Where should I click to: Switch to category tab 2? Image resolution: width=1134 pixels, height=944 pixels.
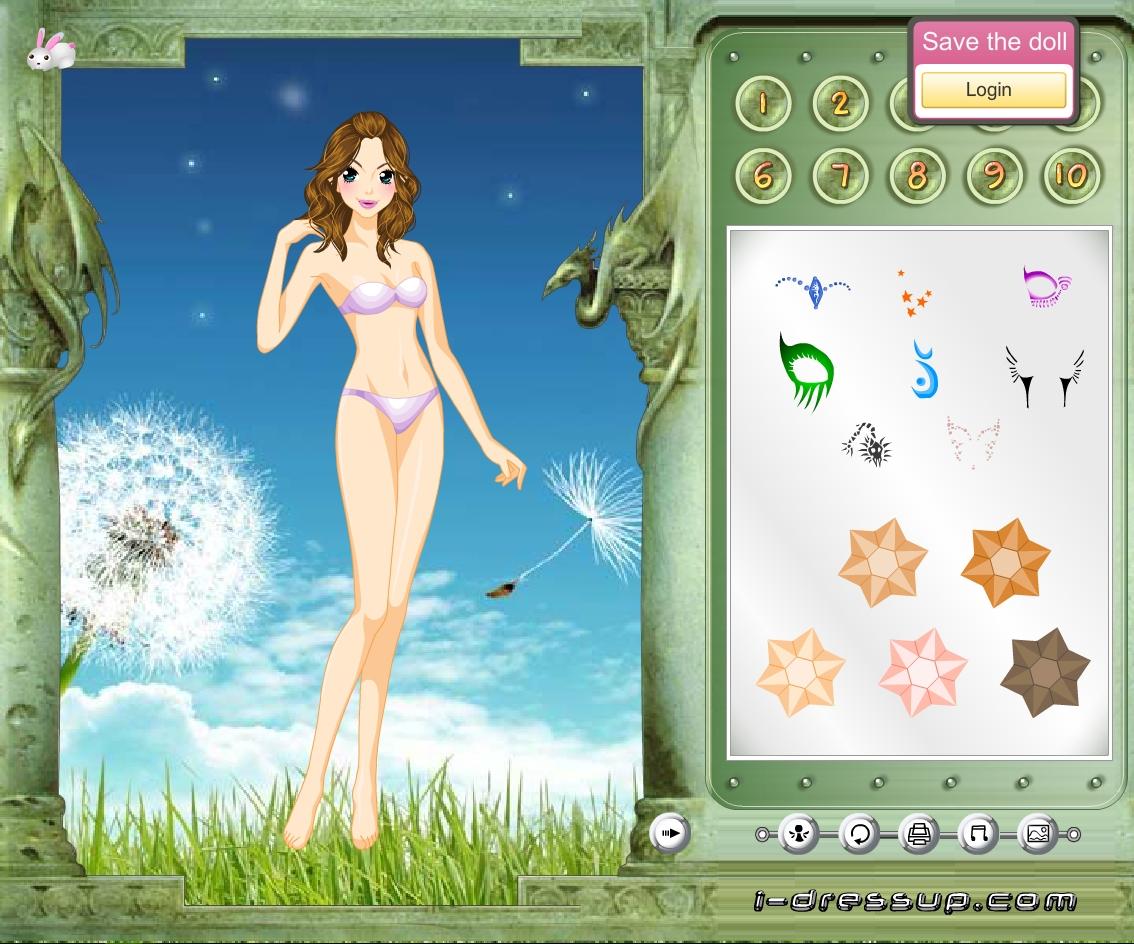tap(840, 102)
